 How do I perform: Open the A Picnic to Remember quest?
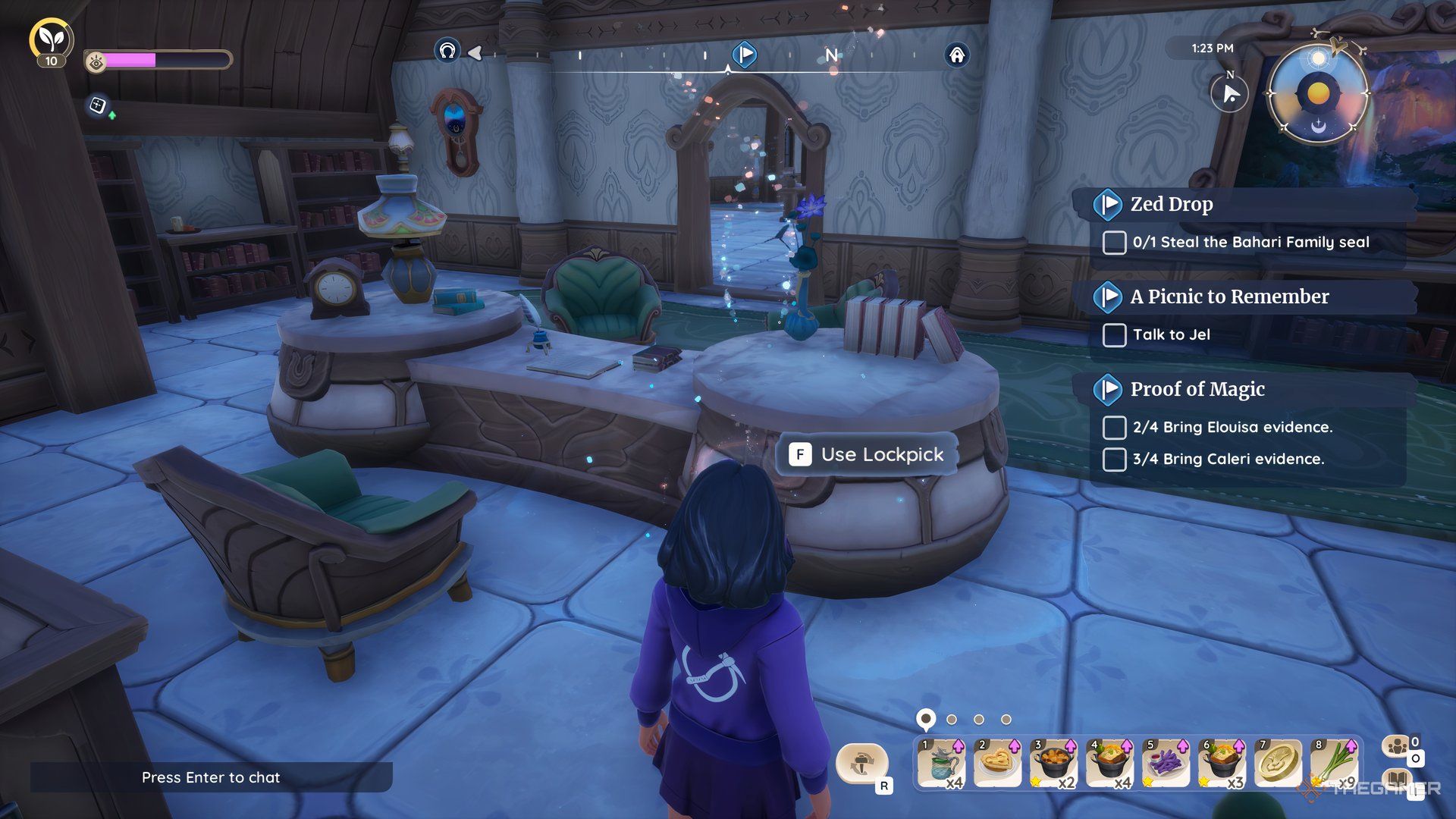[1228, 297]
